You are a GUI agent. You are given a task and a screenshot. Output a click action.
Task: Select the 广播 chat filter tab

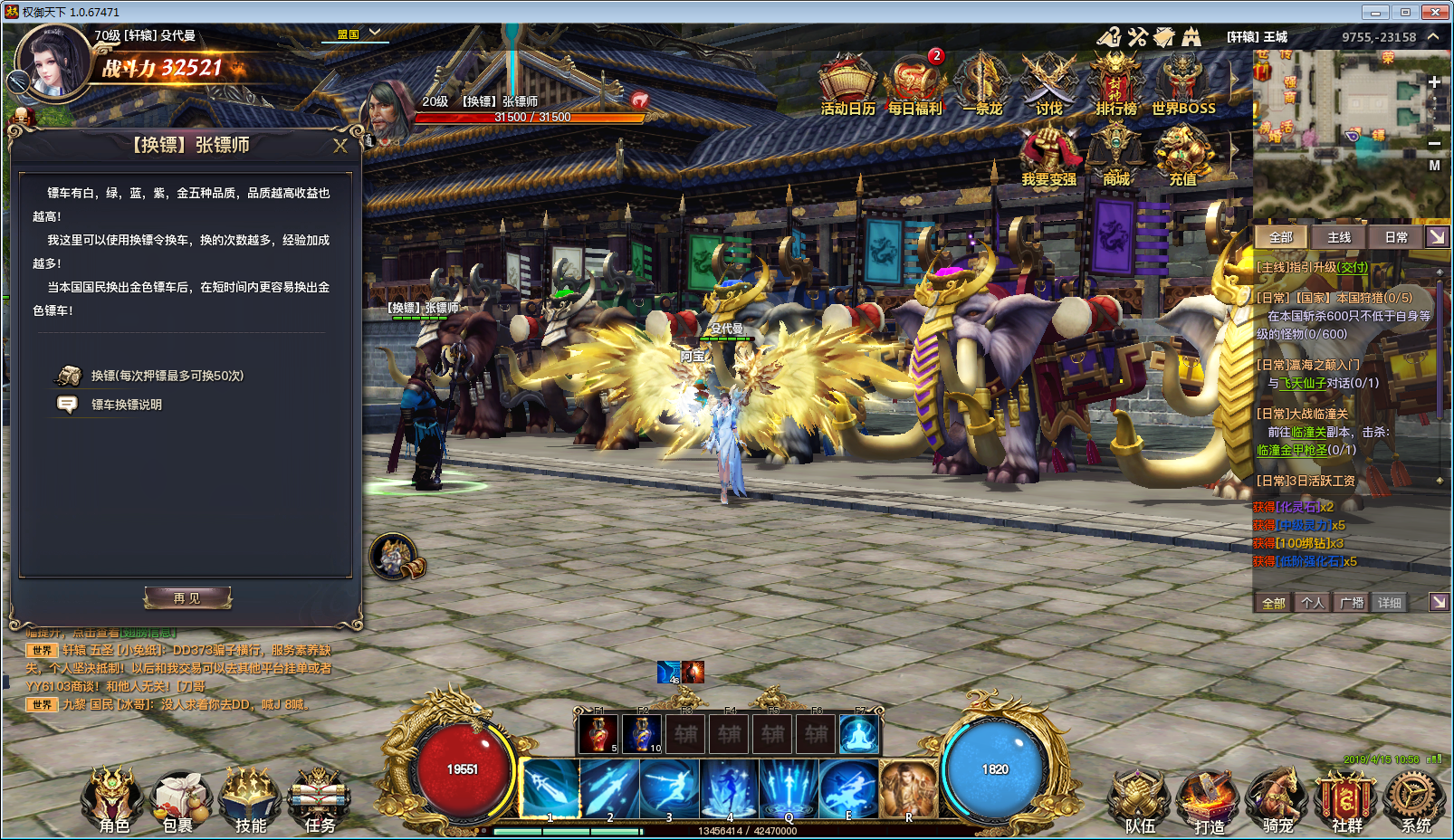tap(1352, 603)
